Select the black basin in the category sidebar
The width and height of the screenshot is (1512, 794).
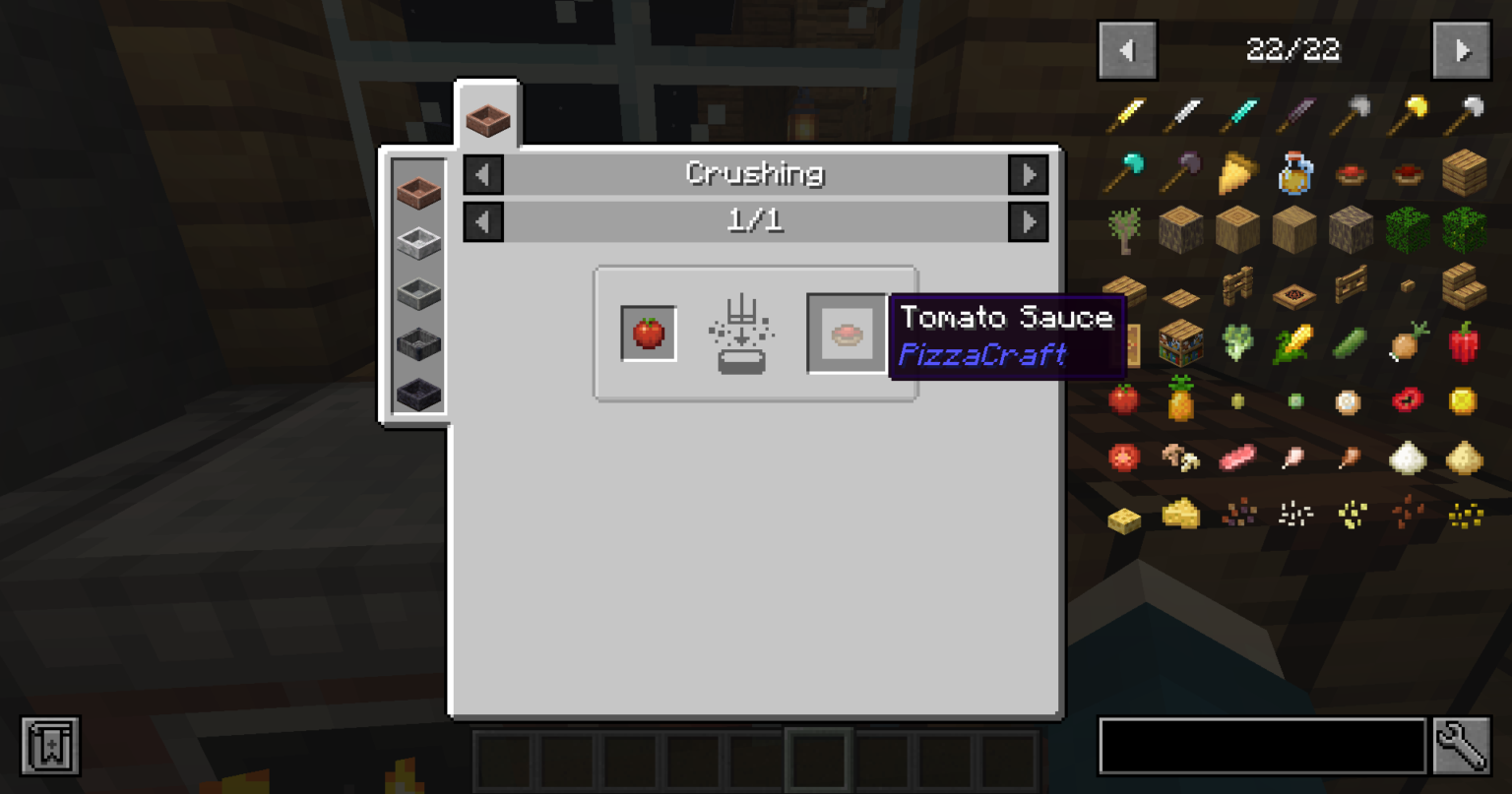(417, 392)
